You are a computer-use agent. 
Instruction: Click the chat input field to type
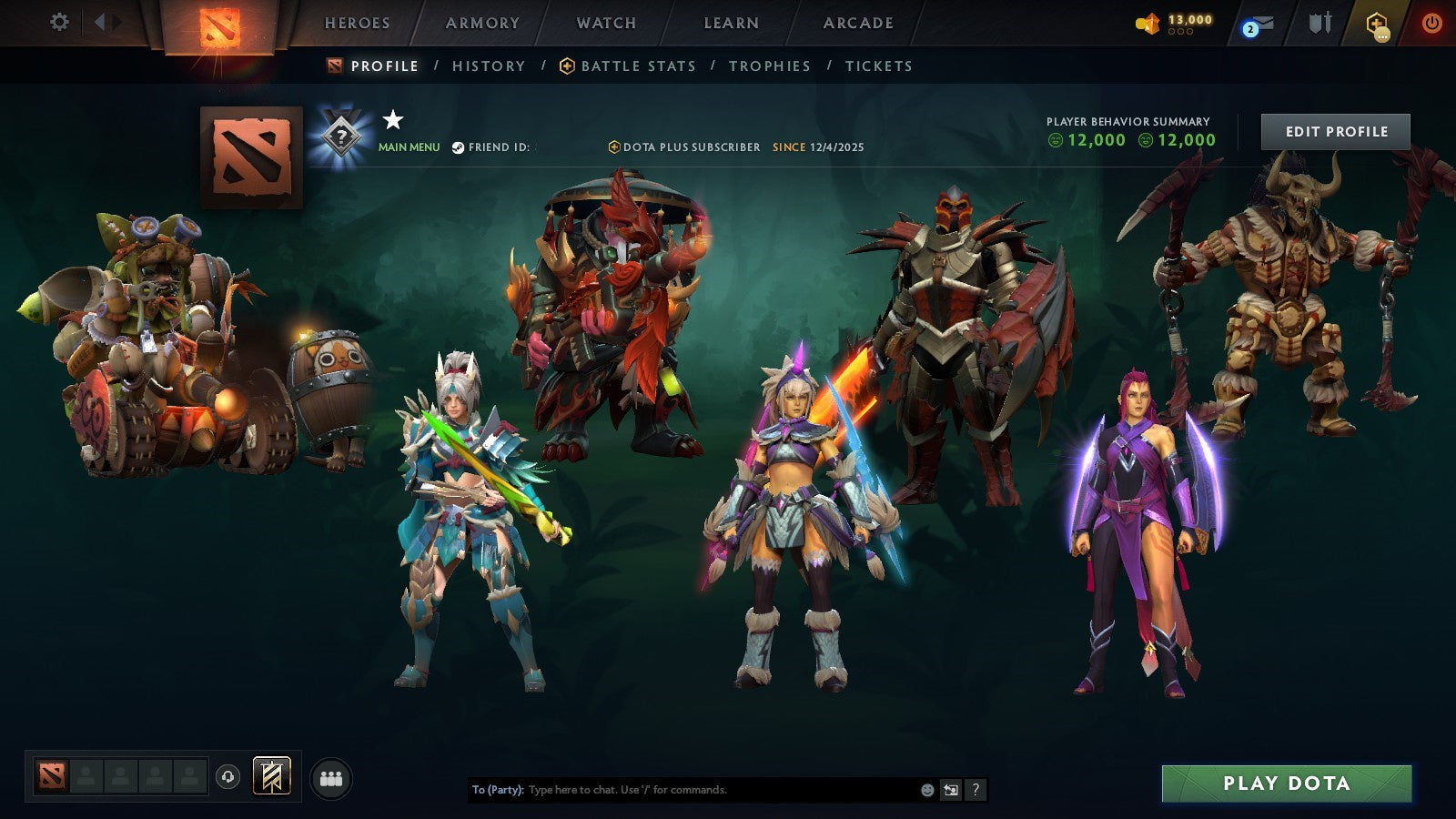[682, 790]
